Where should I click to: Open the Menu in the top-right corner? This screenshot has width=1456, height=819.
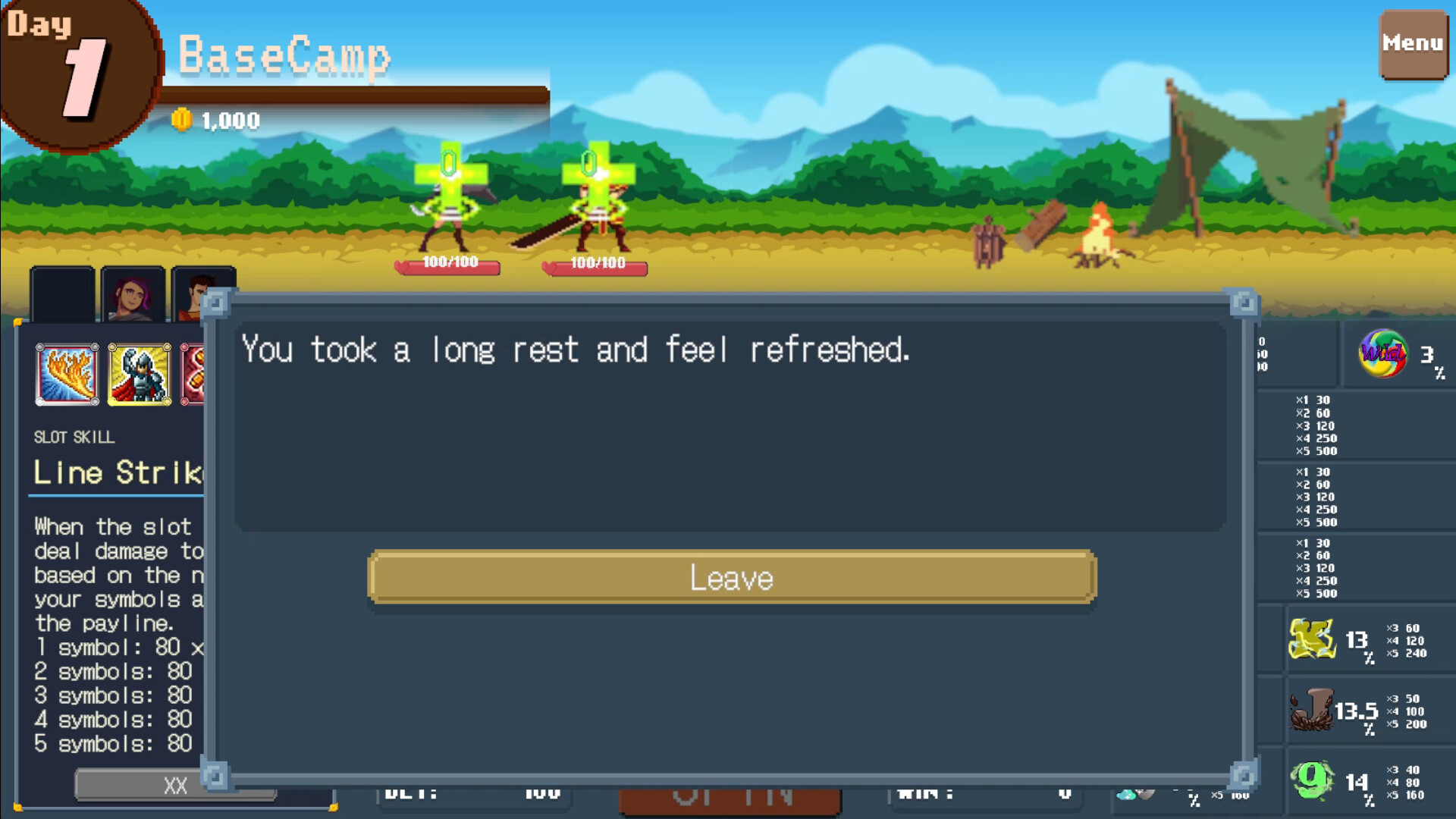[x=1412, y=43]
